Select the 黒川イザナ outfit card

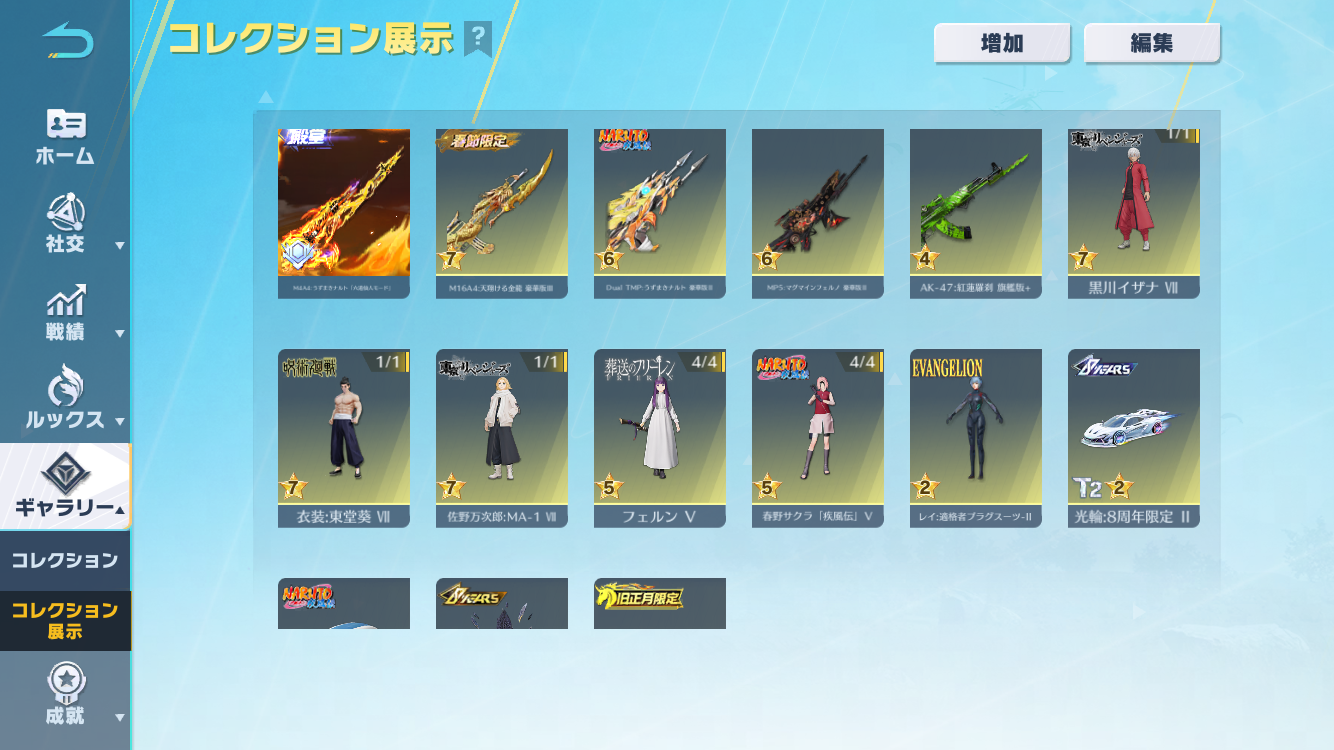1134,213
